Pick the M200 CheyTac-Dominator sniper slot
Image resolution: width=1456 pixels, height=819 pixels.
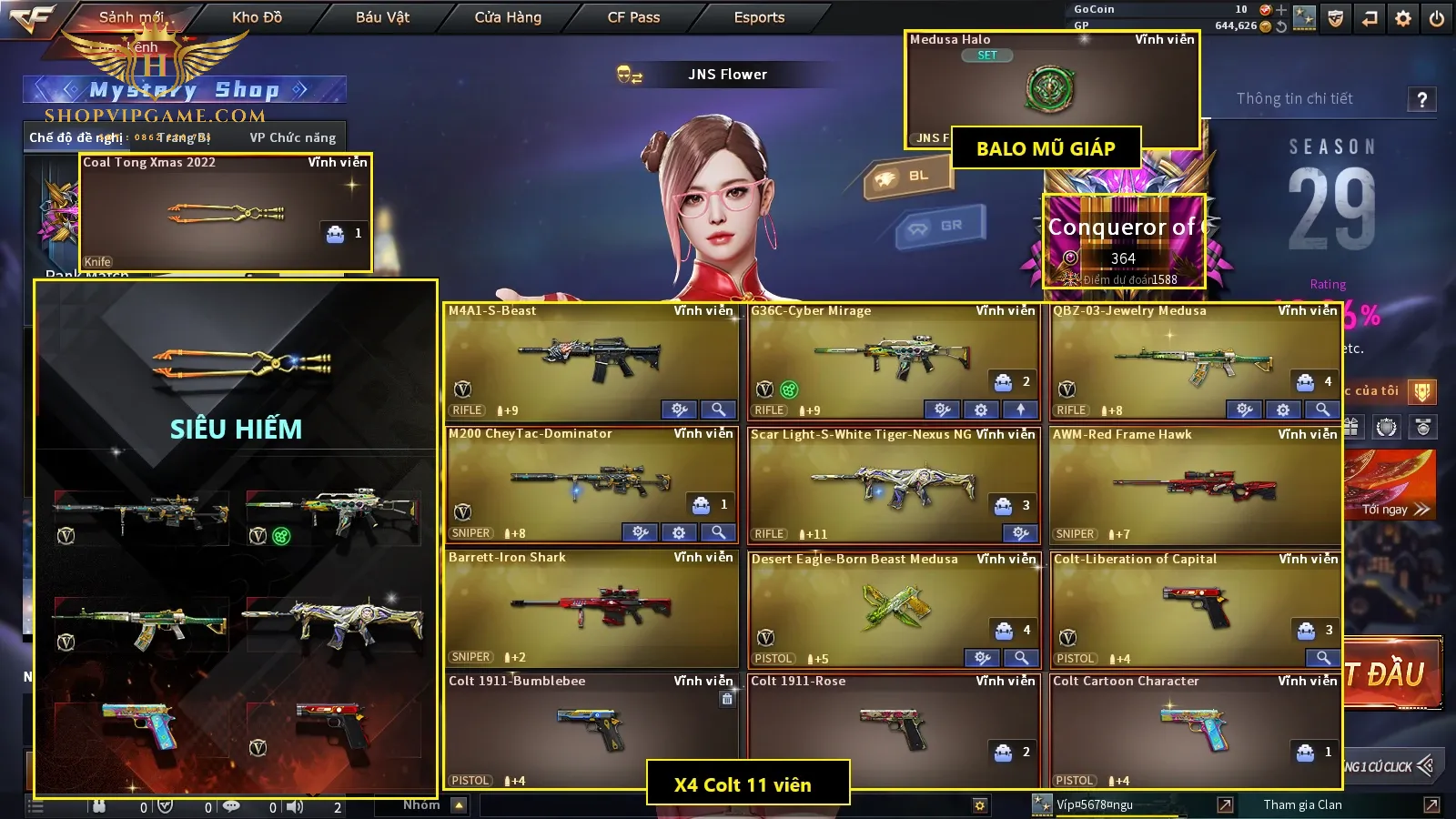(591, 483)
